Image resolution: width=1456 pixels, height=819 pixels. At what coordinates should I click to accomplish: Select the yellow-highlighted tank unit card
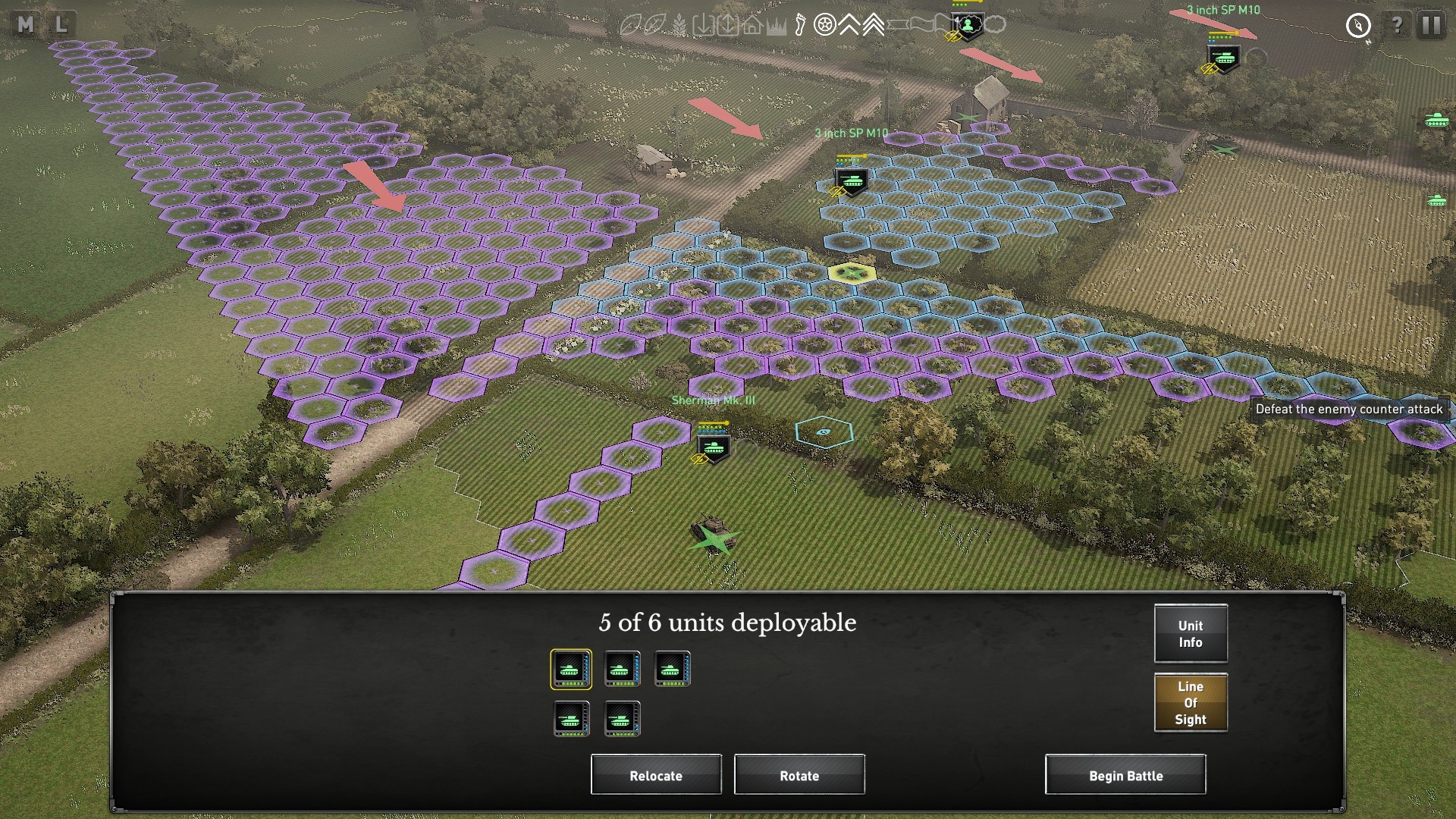coord(571,670)
